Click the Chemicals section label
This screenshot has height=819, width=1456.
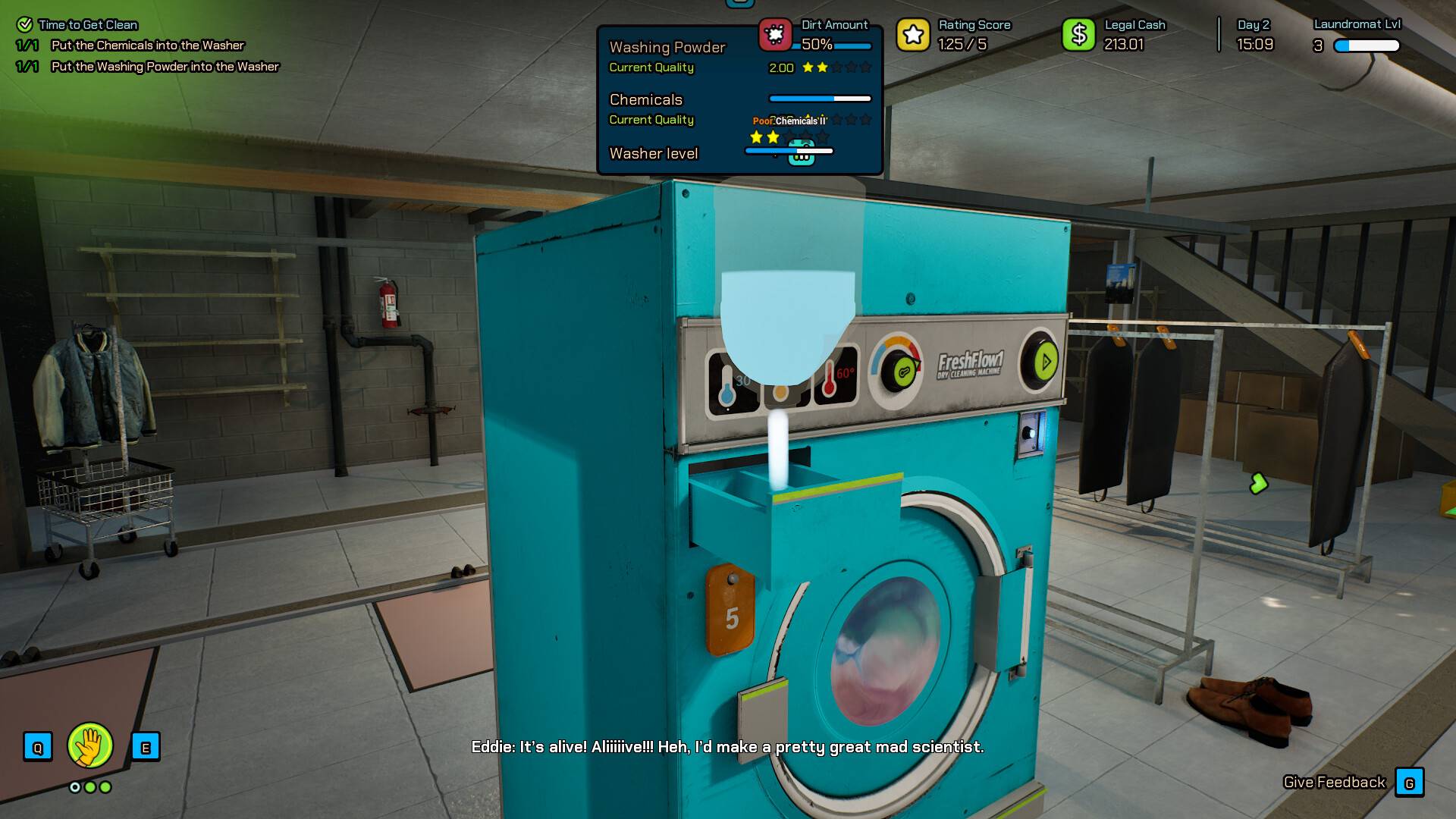point(645,99)
